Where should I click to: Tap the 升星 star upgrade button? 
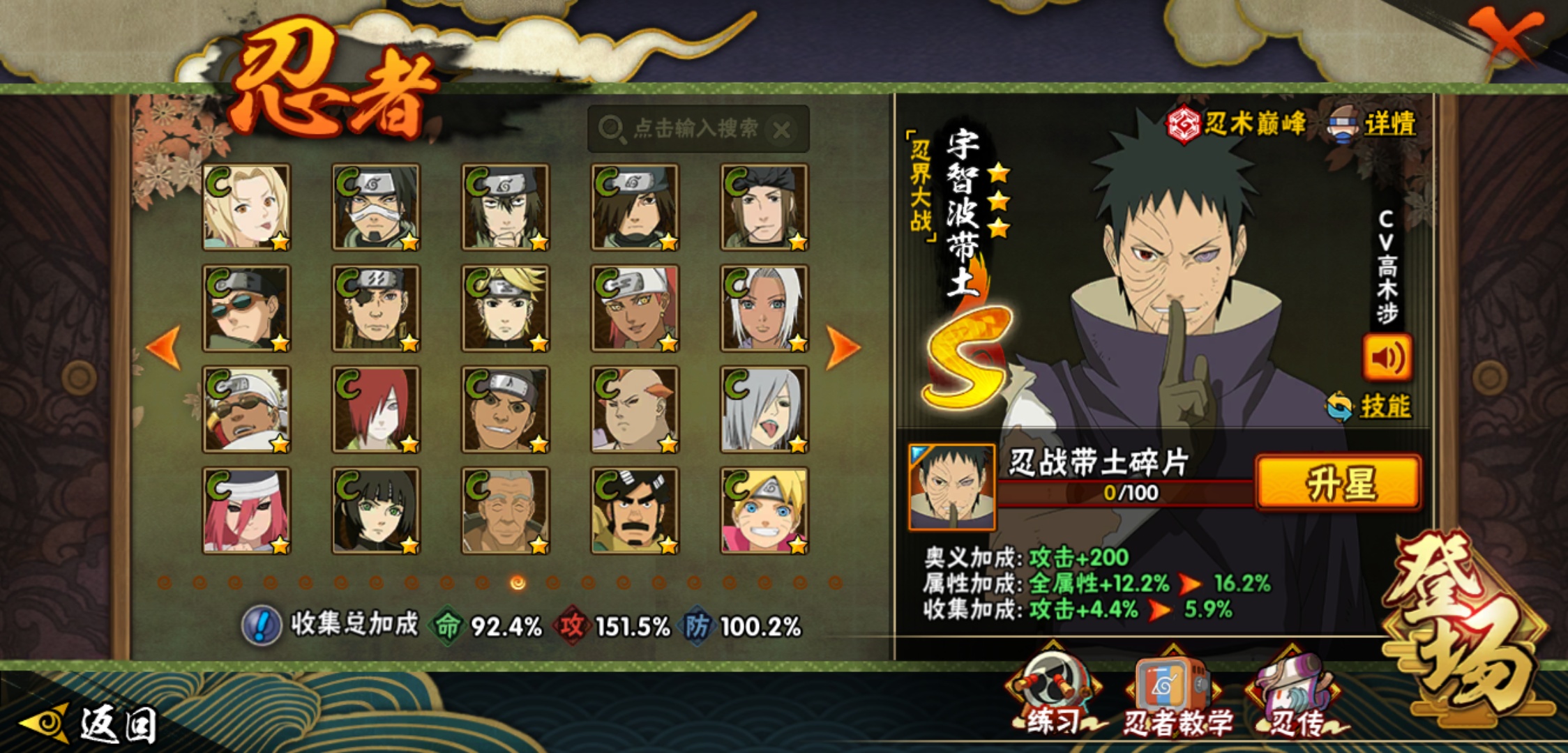coord(1339,483)
